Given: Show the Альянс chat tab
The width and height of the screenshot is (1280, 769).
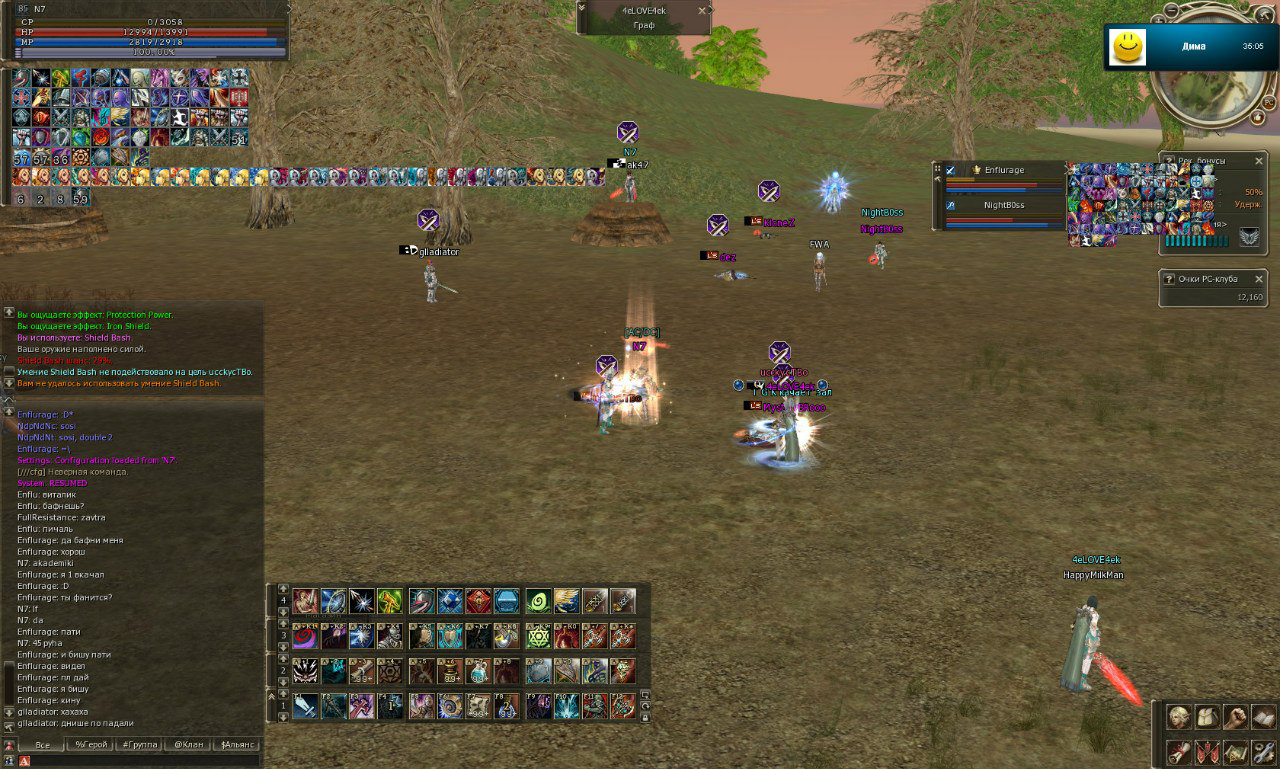Looking at the screenshot, I should 239,745.
